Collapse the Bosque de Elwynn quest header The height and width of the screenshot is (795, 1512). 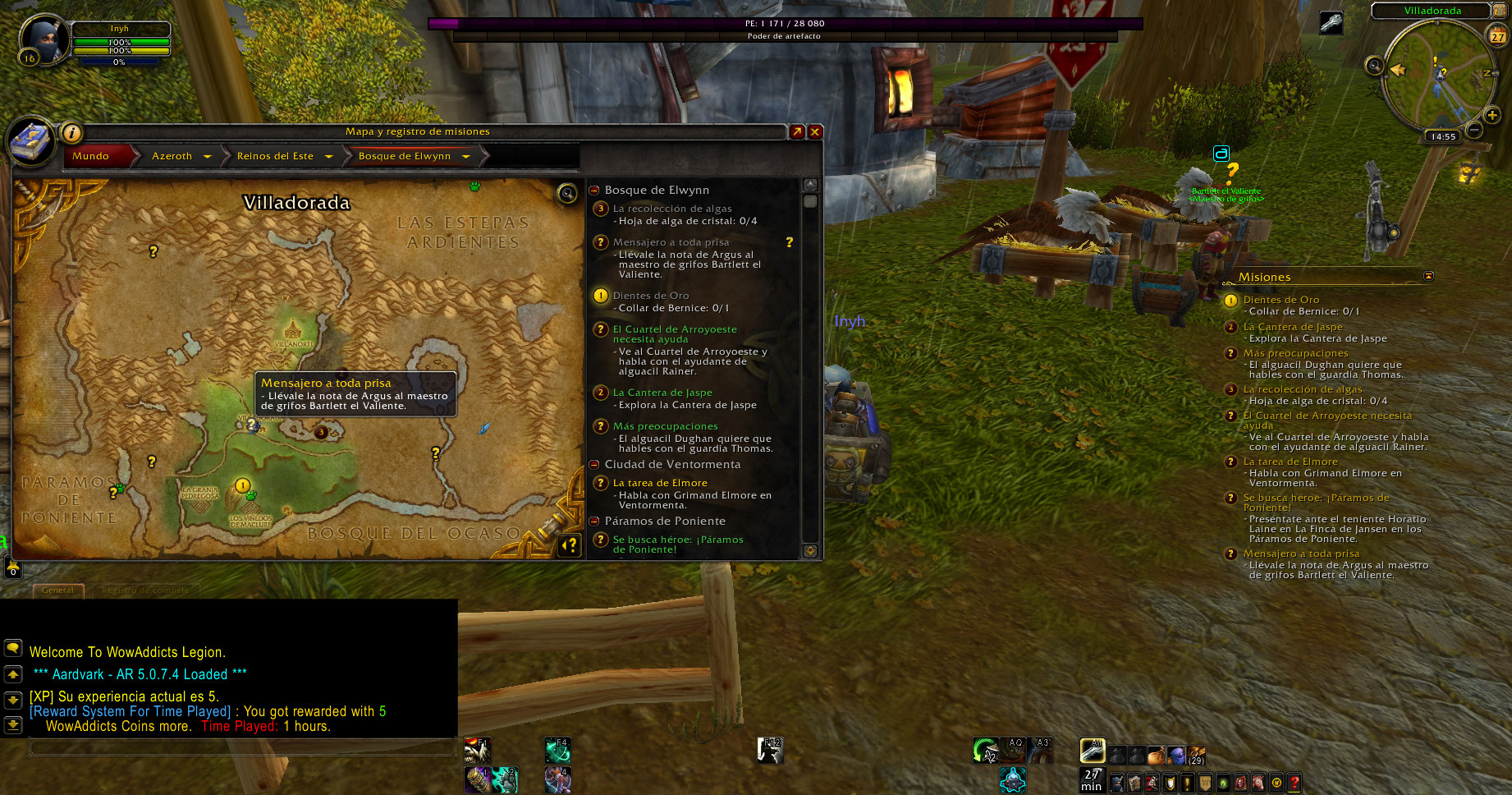594,191
